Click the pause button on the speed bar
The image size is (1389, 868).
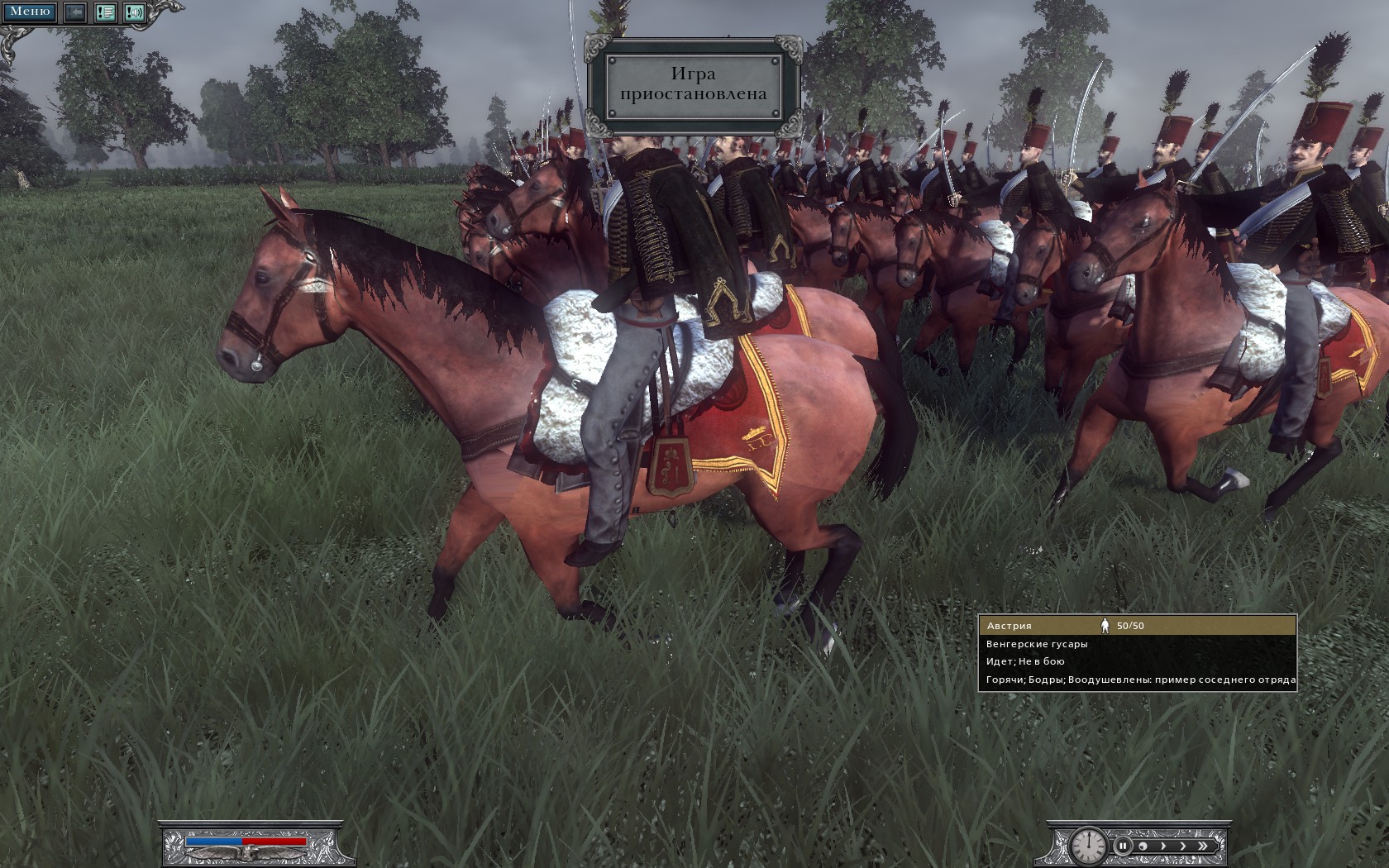pos(1123,846)
